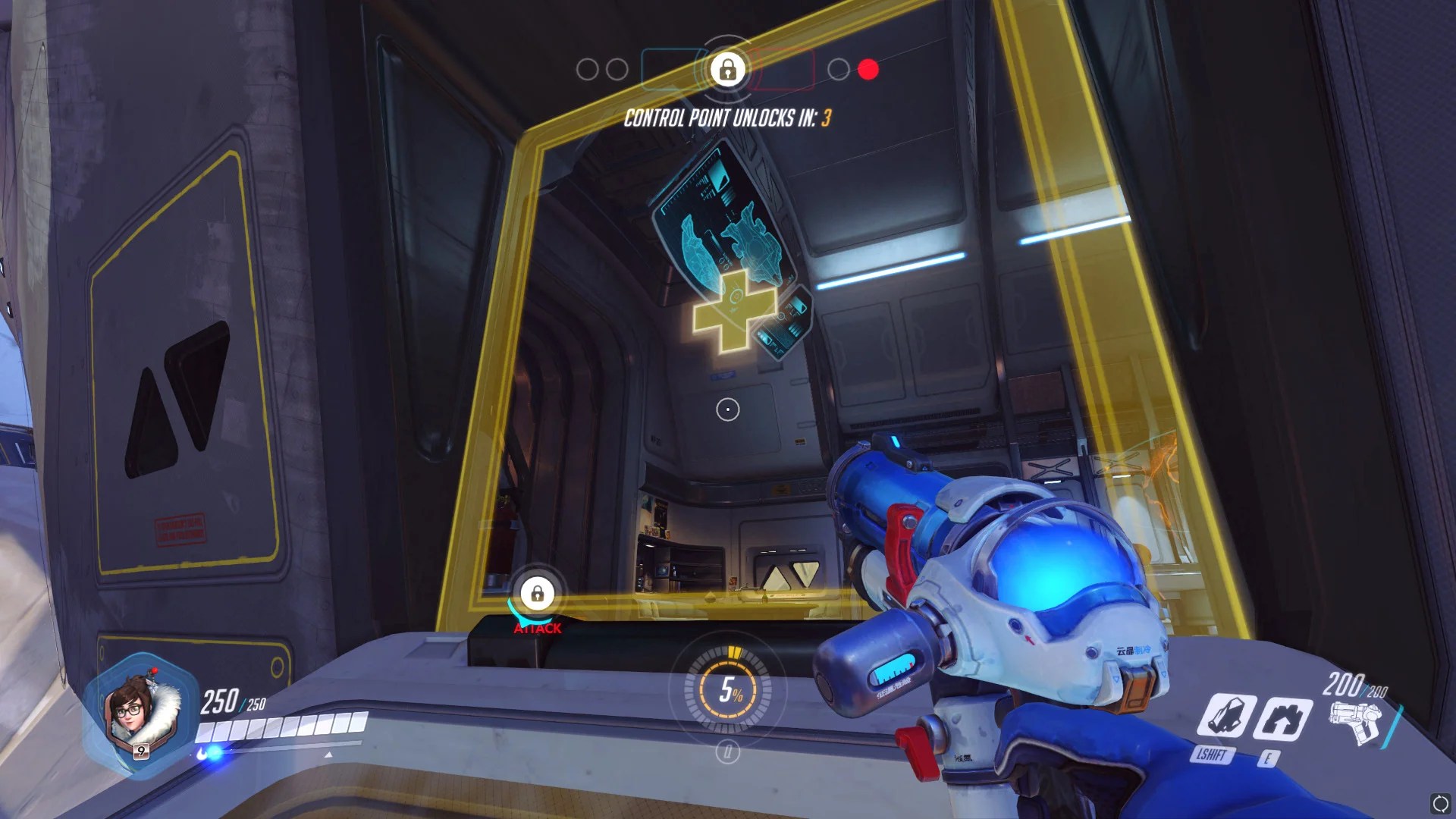
Task: Click the 200/200 ammo counter
Action: [x=1356, y=684]
